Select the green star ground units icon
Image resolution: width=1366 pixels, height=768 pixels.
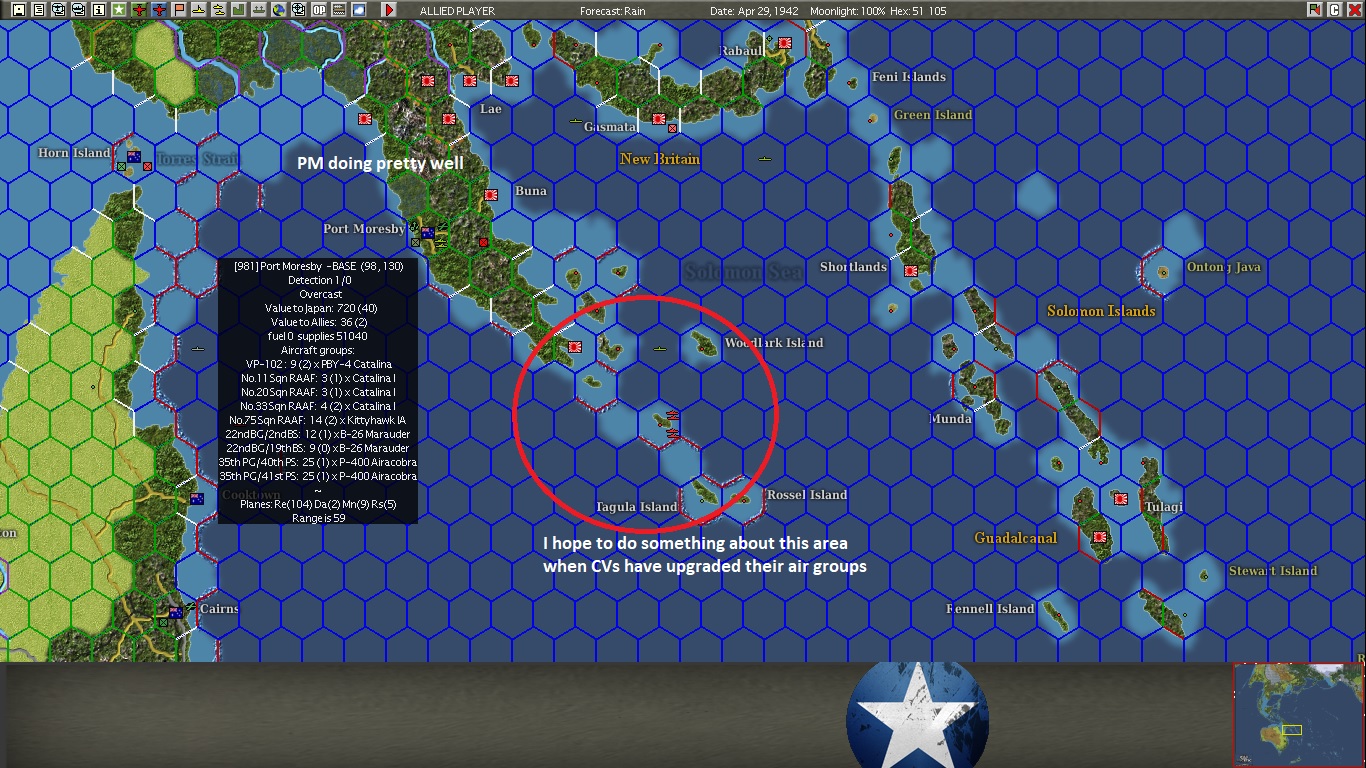point(118,10)
